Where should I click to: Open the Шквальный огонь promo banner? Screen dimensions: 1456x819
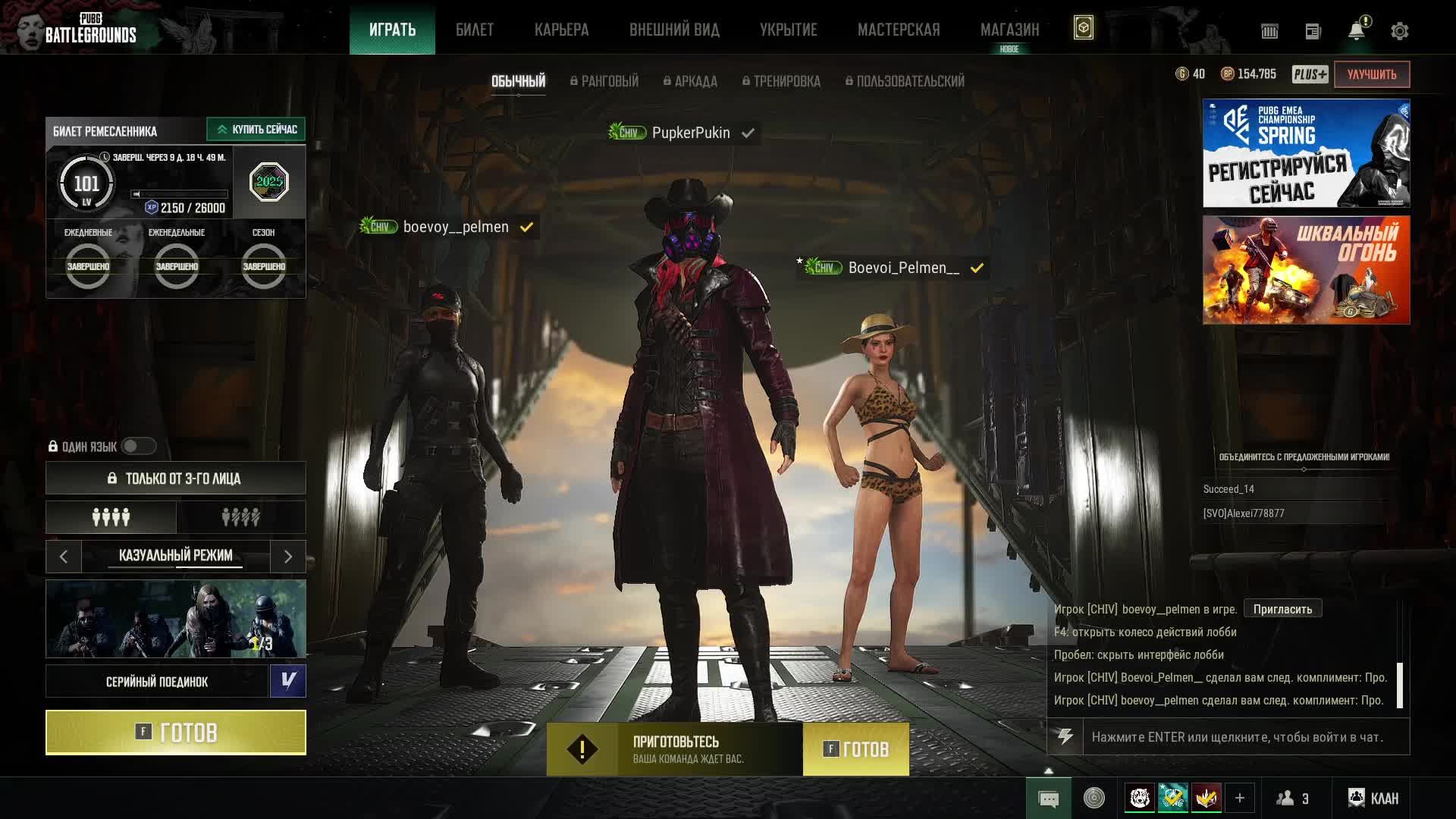point(1306,270)
